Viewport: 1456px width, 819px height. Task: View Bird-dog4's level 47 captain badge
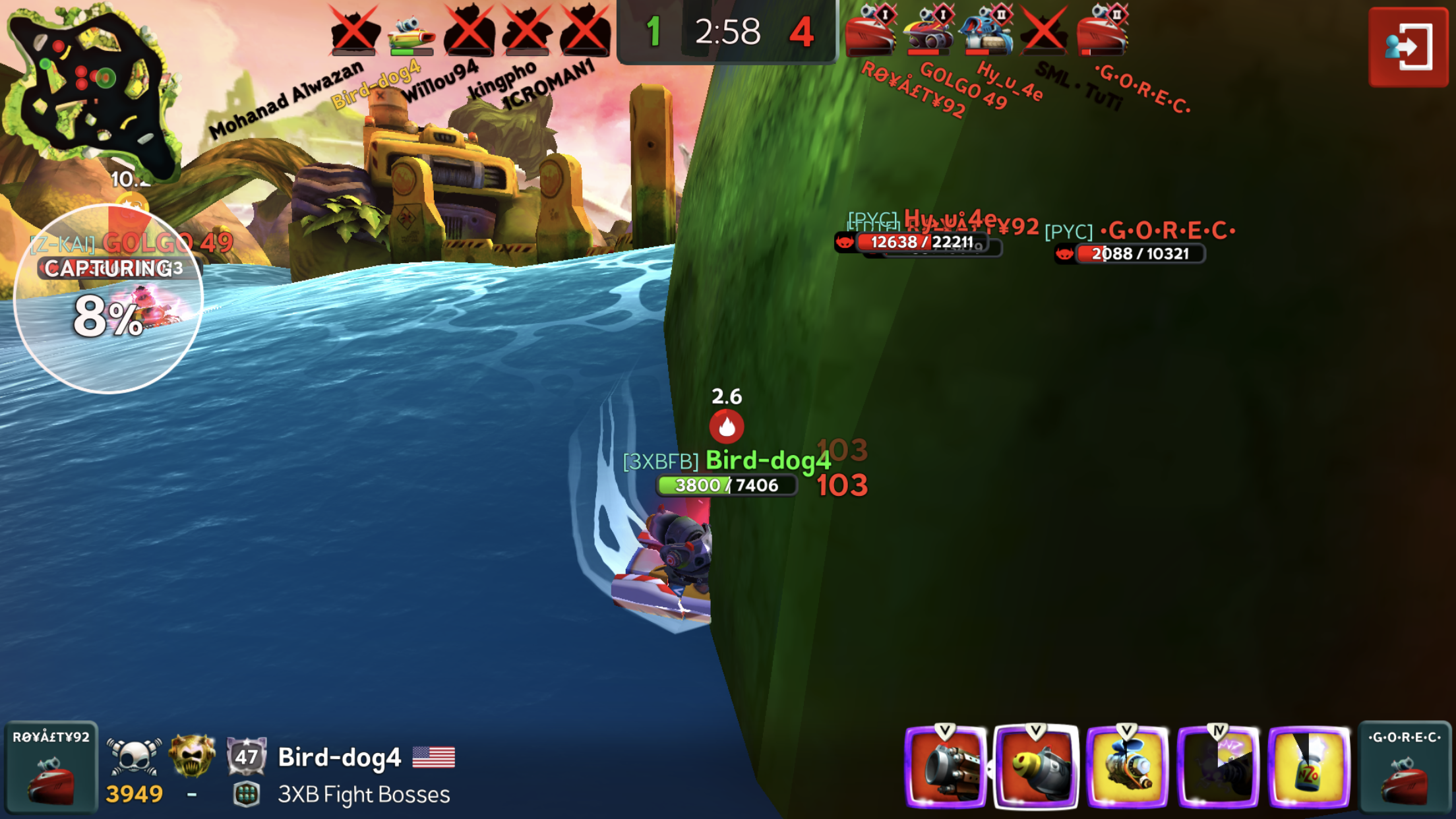[x=246, y=756]
